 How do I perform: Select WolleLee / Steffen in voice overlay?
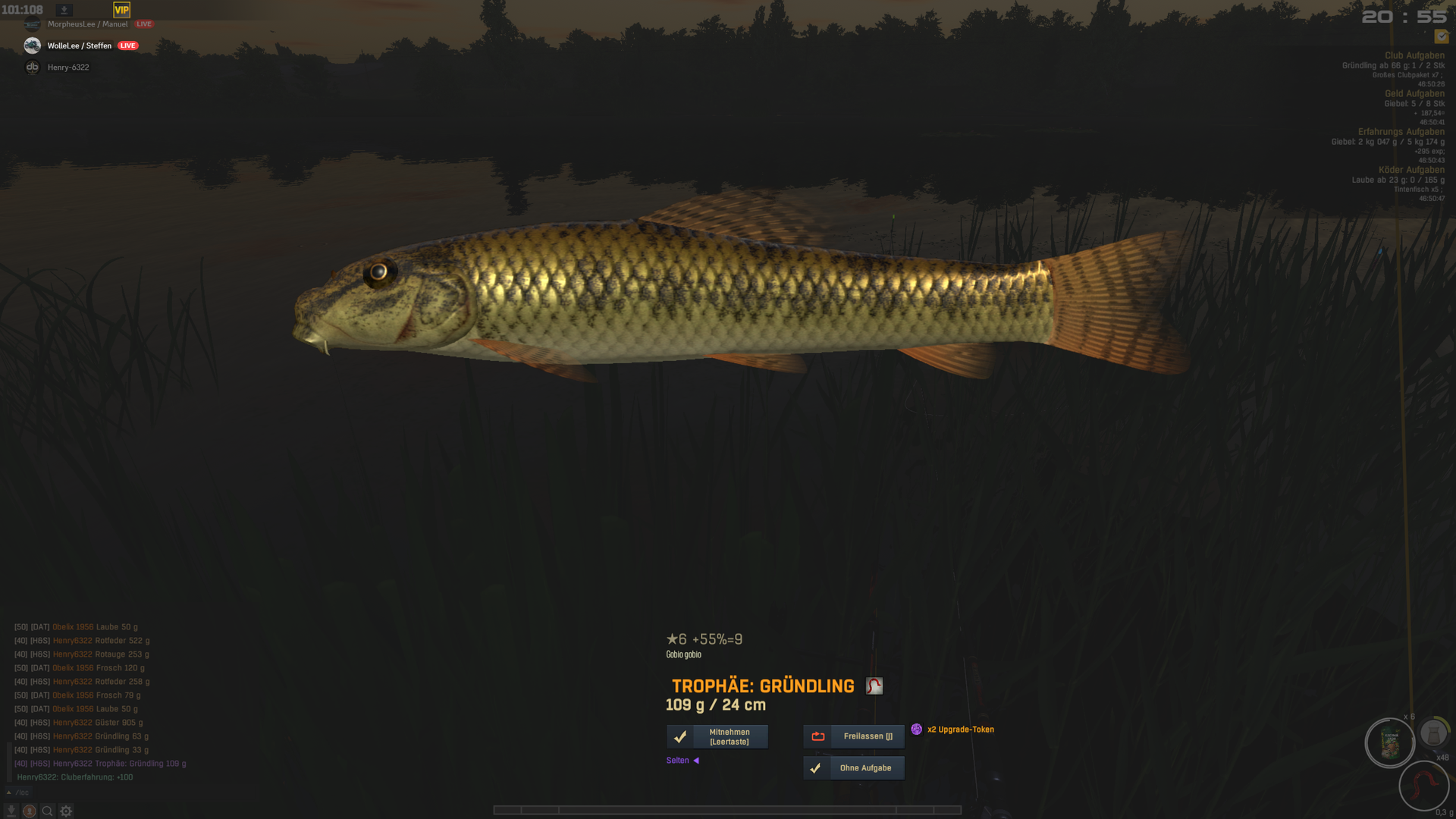(x=79, y=45)
